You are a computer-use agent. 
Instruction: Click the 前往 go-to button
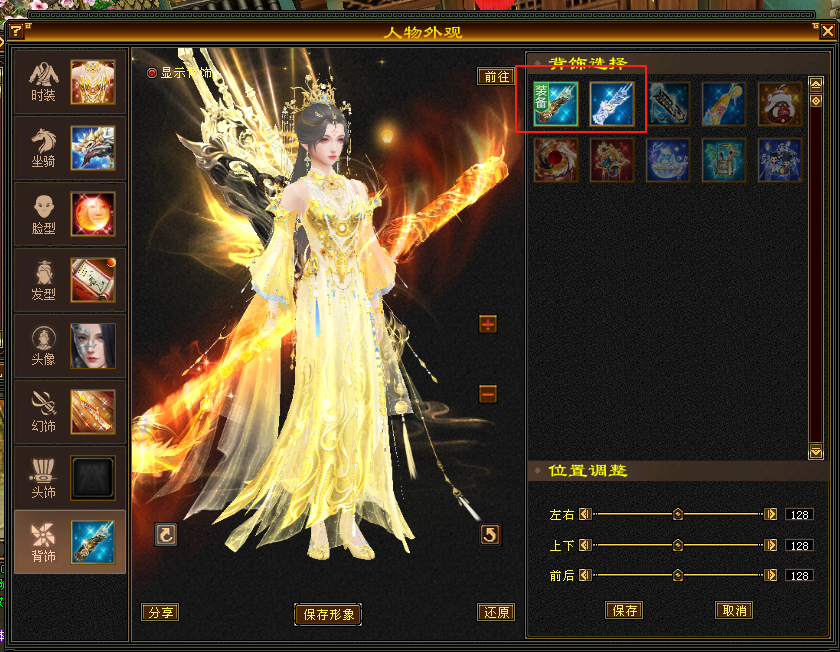[x=496, y=76]
